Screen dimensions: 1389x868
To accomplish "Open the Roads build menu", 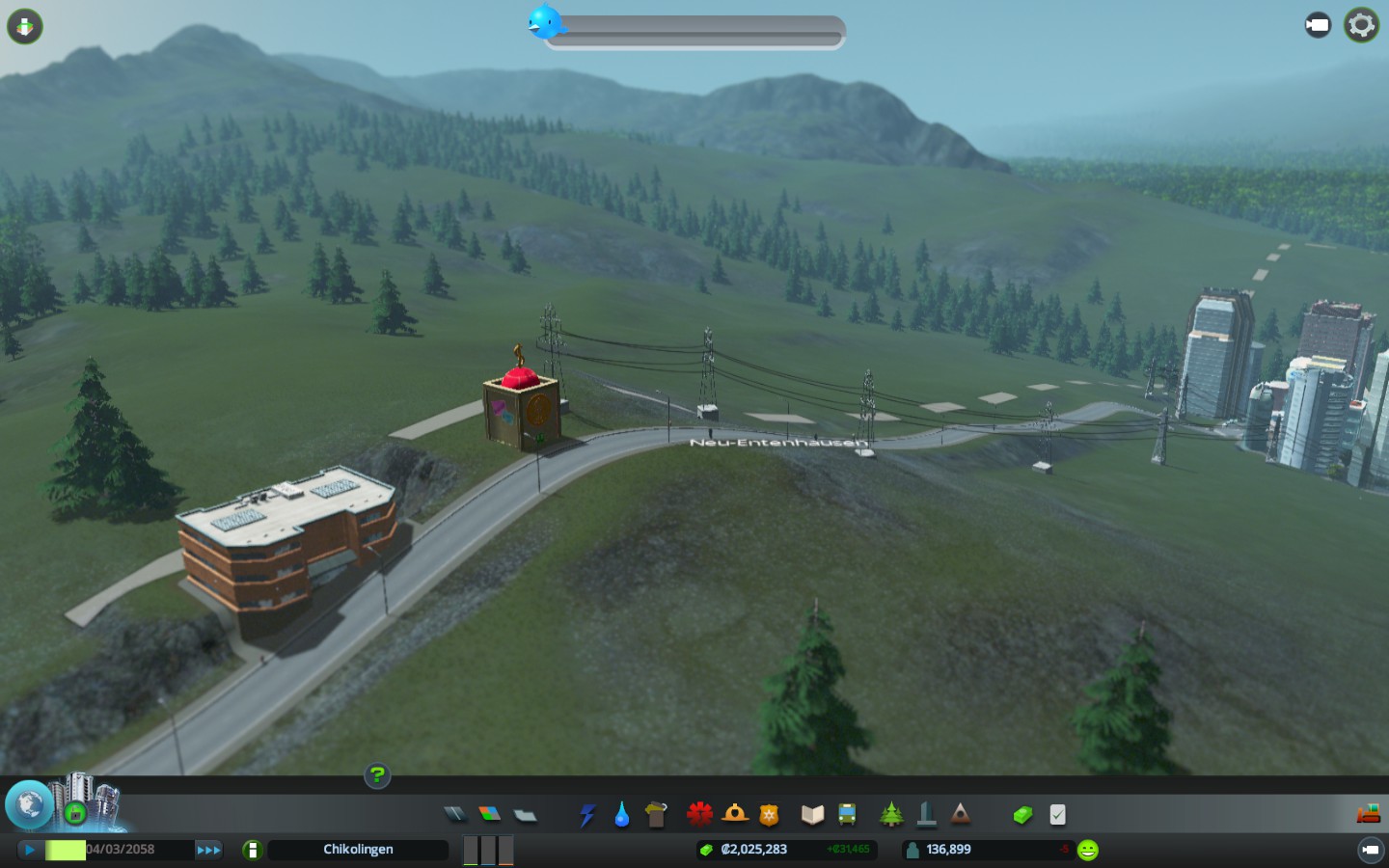I will [x=454, y=815].
